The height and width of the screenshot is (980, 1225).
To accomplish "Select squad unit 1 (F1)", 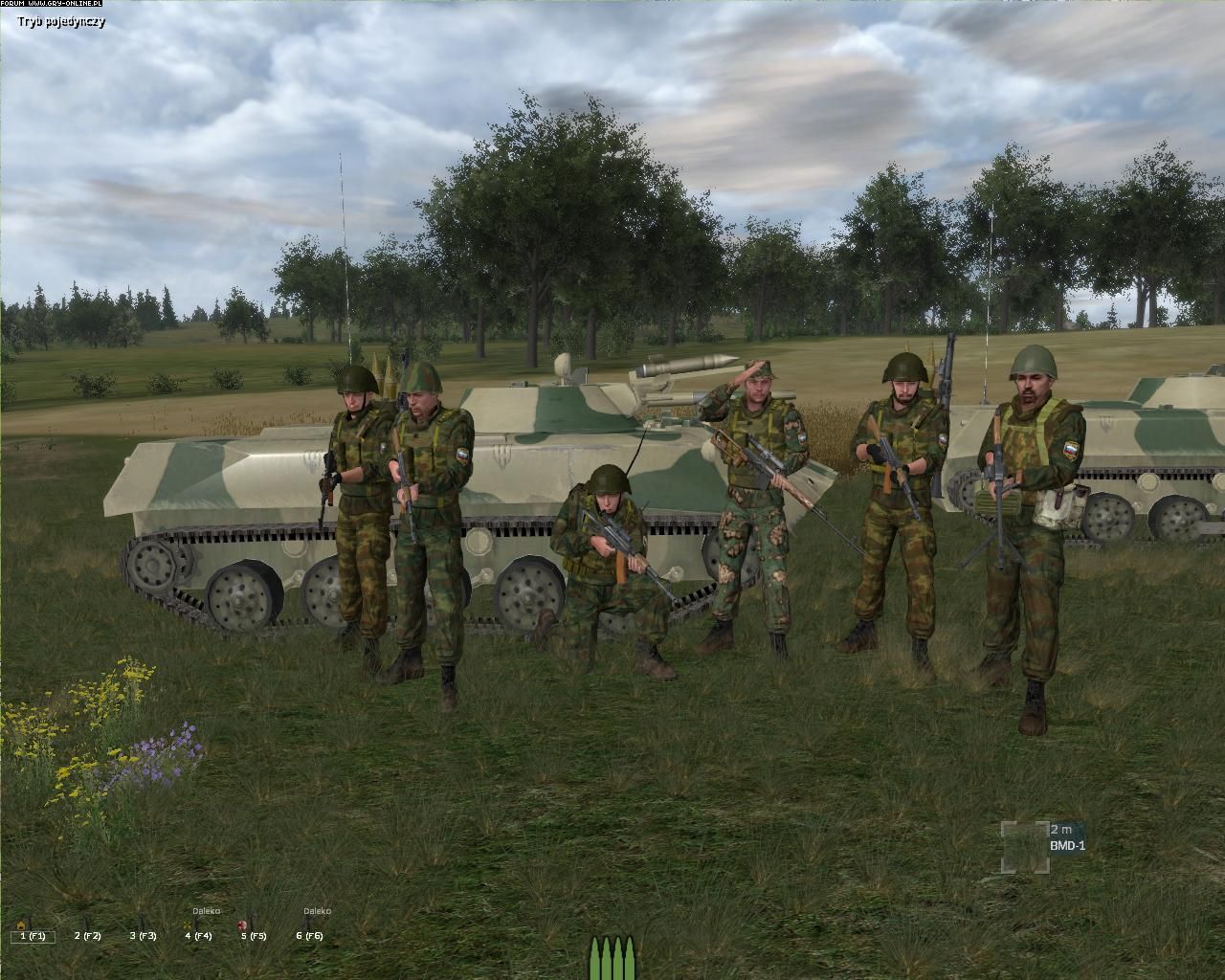I will [x=33, y=936].
